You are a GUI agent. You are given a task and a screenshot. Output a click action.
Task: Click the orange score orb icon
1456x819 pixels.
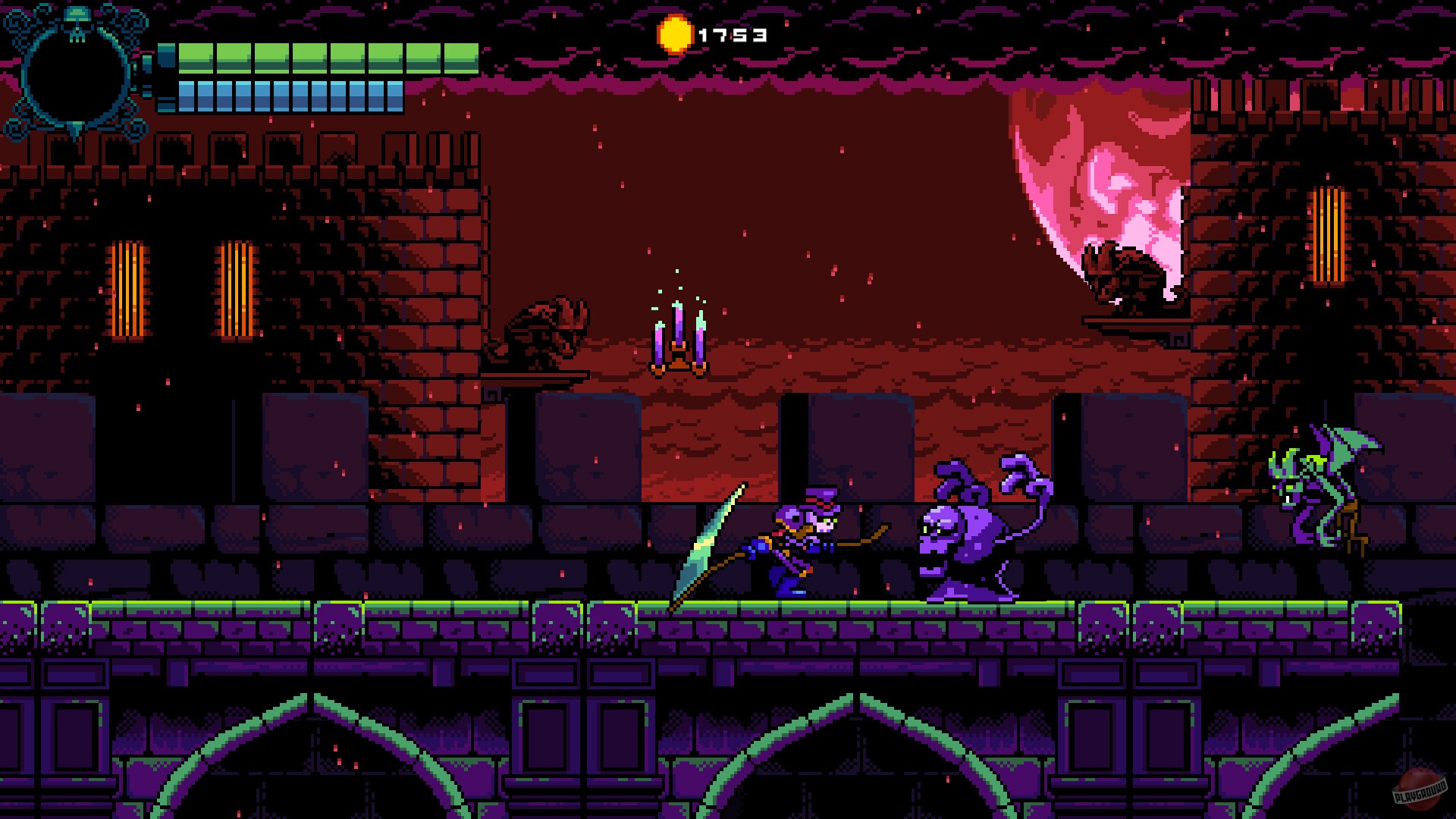coord(673,34)
